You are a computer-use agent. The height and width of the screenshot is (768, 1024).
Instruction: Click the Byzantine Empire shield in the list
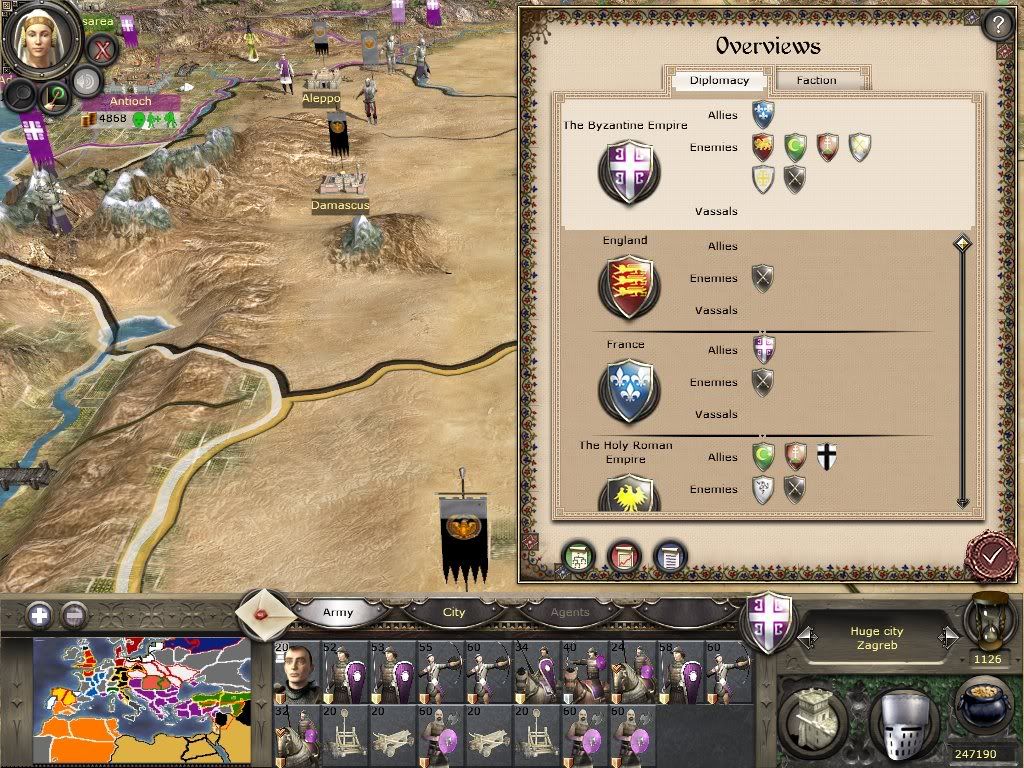628,171
